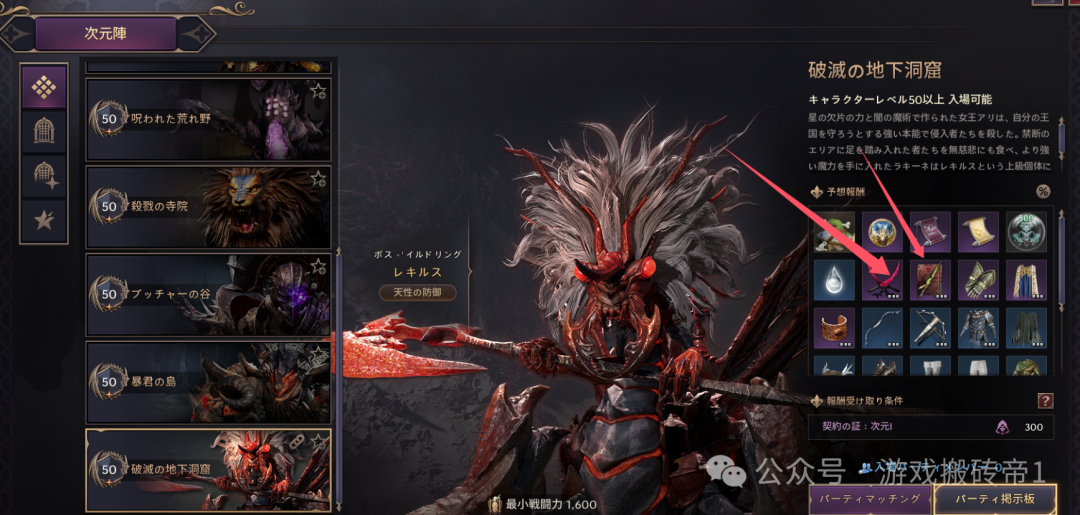Open the ブッチャーの谷 dungeon entry
1080x515 pixels.
click(x=208, y=295)
